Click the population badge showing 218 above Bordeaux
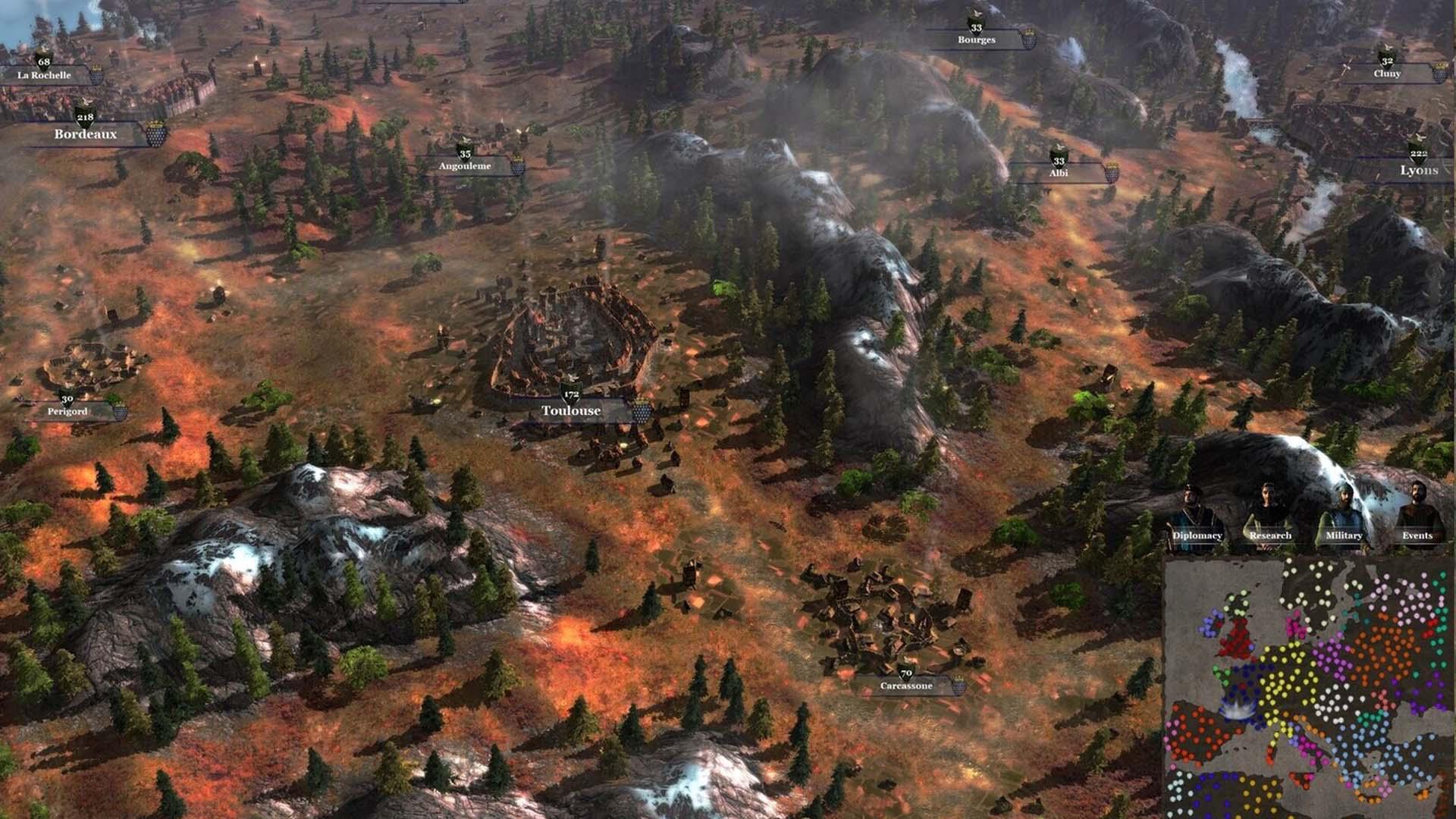Screen dimensions: 1456x819 coord(84,118)
